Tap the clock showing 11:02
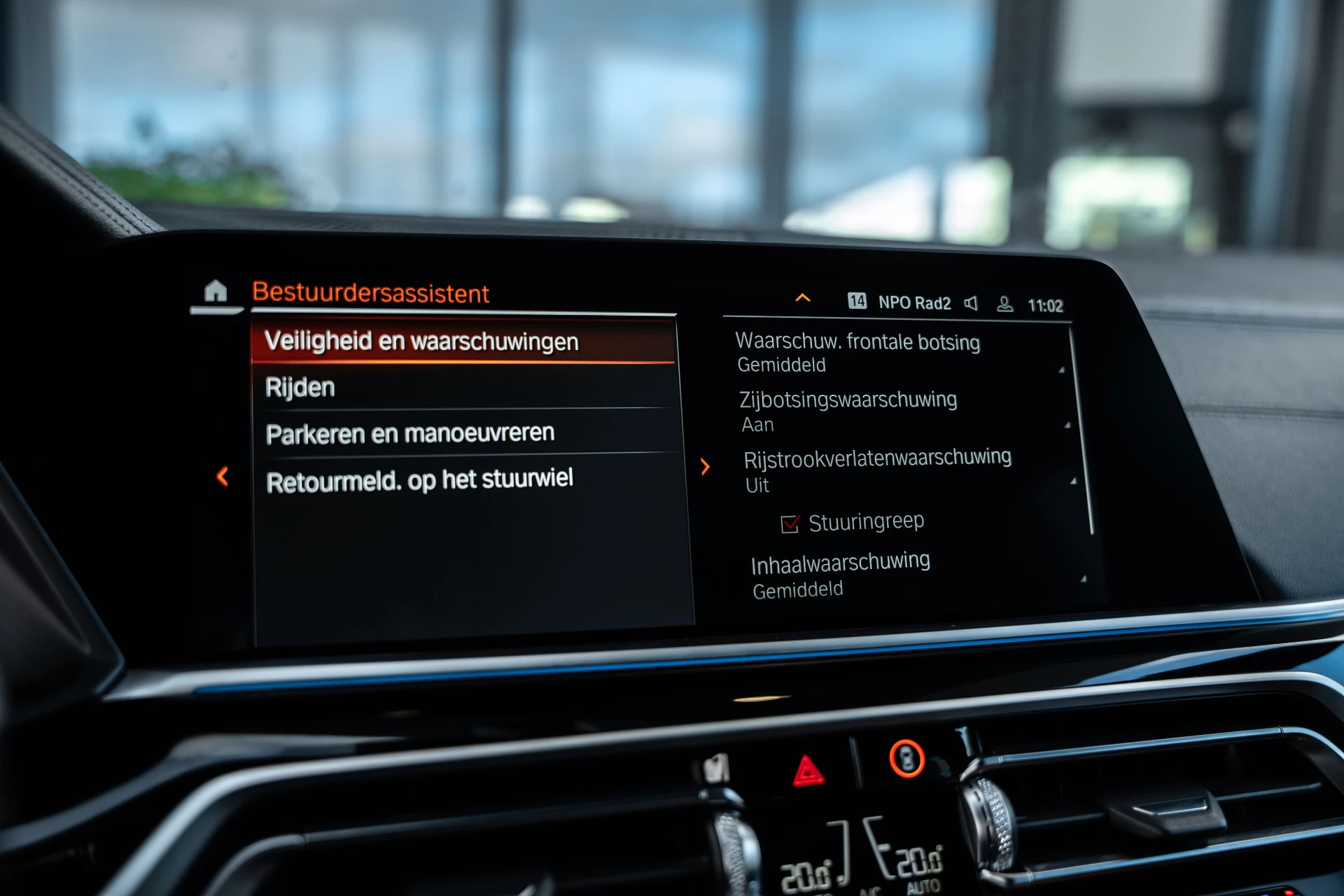Viewport: 1344px width, 896px height. click(1046, 304)
